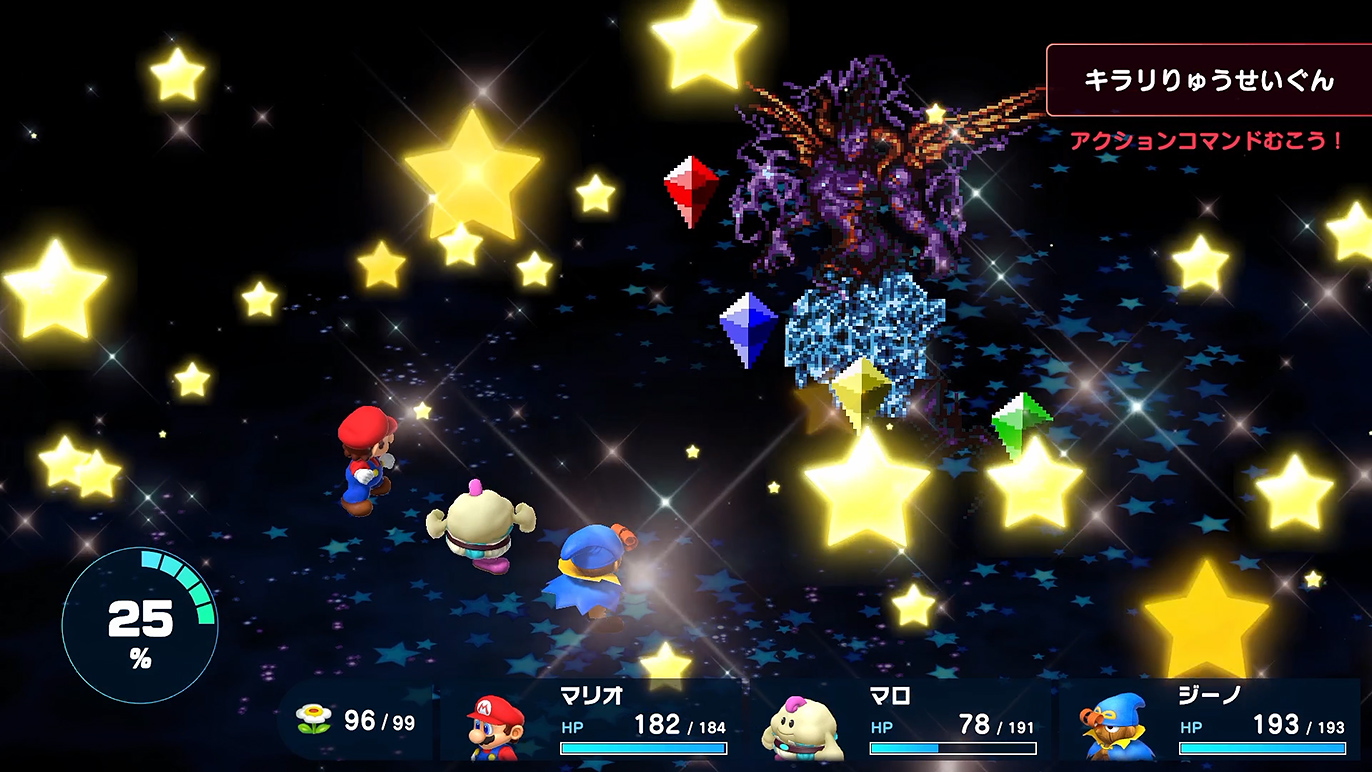Select Geno's party status panel

tap(1214, 722)
